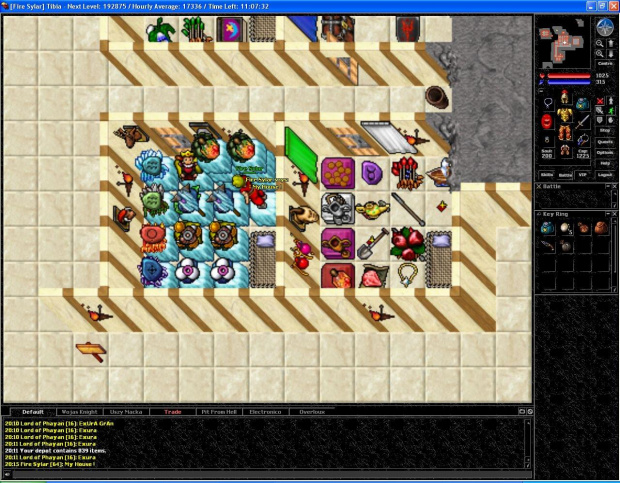
Task: Log out with the Logout button
Action: (604, 173)
